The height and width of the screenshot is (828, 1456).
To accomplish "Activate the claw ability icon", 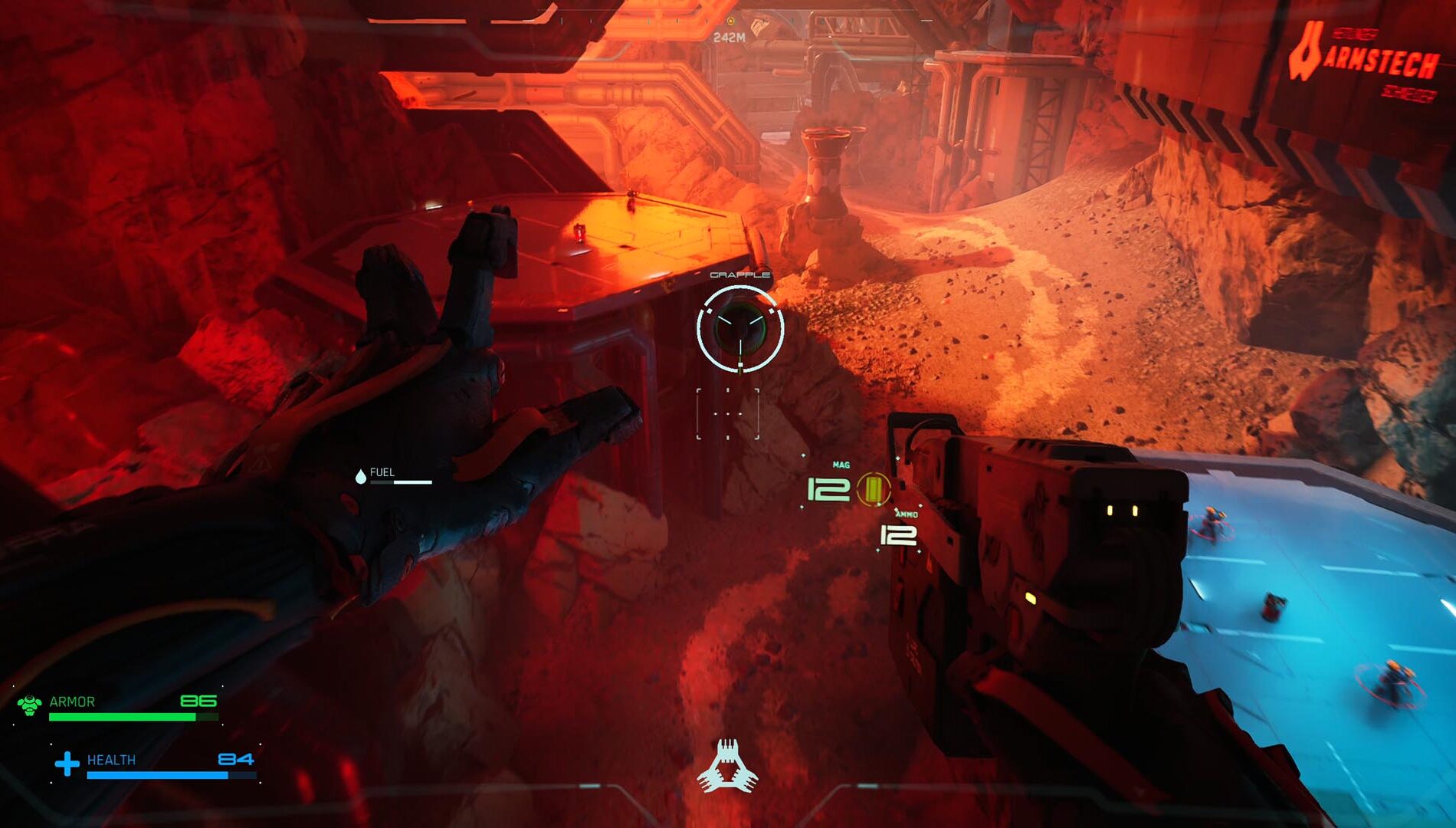I will (727, 766).
